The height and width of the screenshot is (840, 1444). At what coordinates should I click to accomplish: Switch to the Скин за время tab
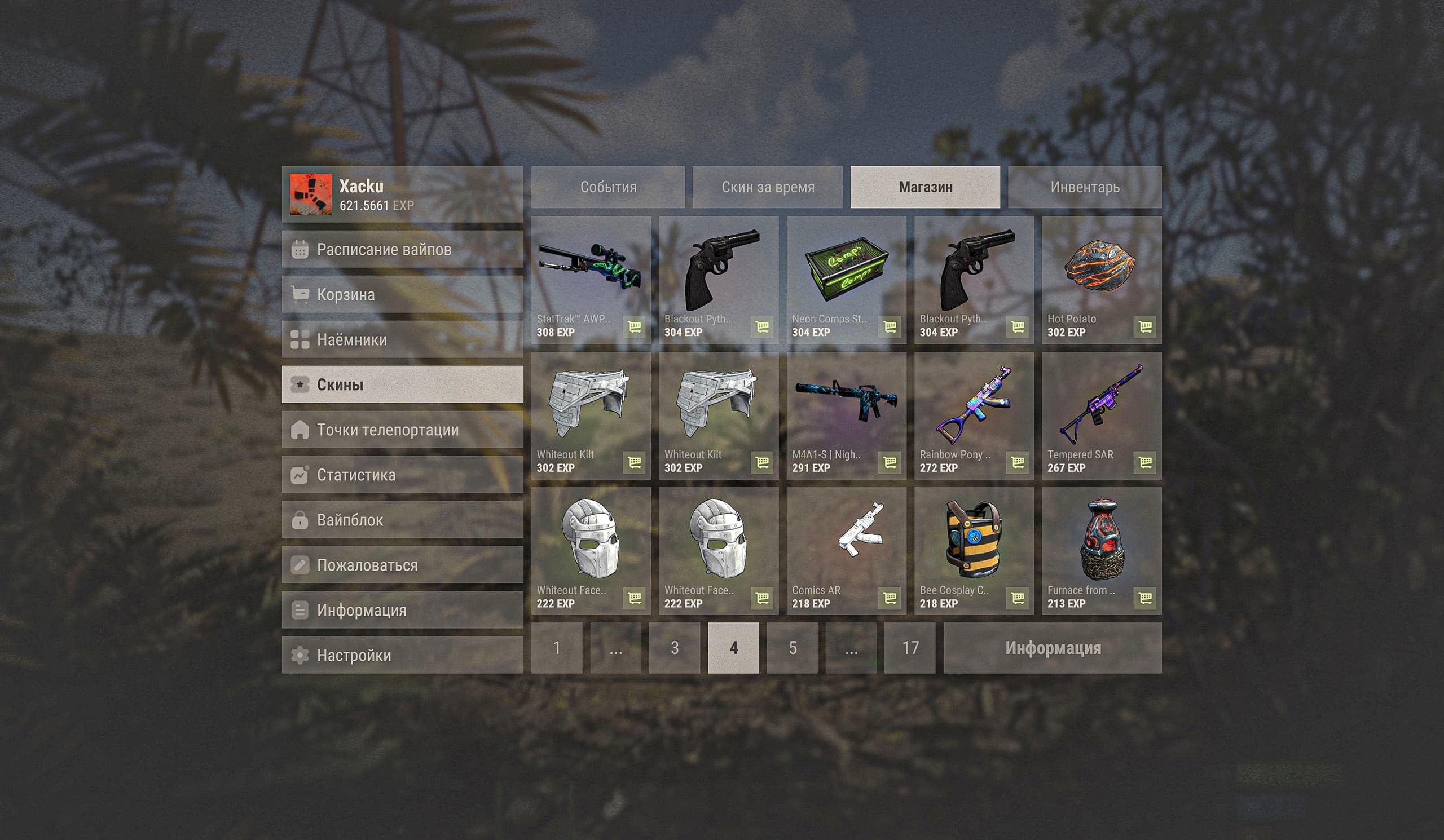pyautogui.click(x=767, y=187)
